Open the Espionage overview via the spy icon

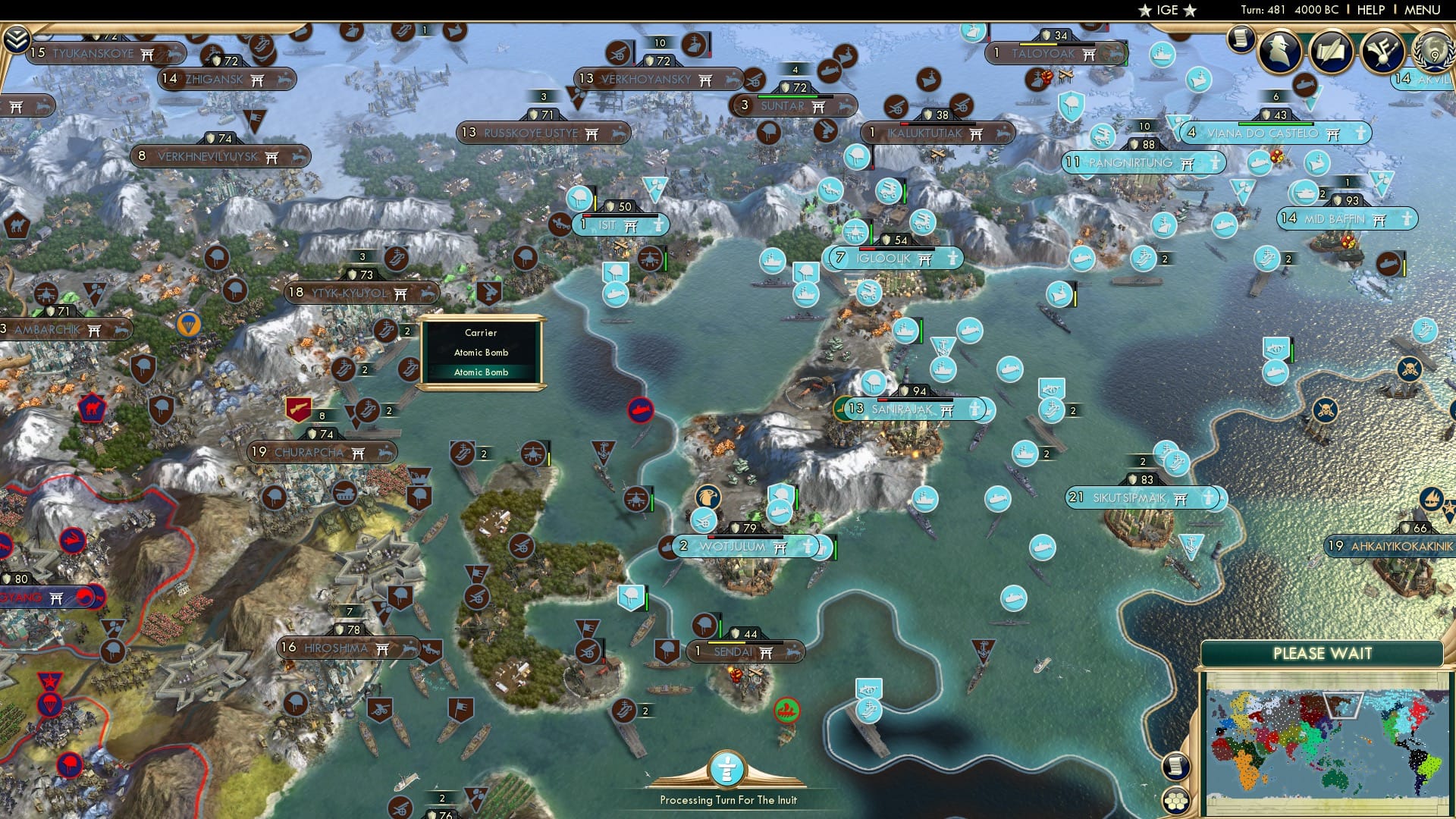[1278, 53]
